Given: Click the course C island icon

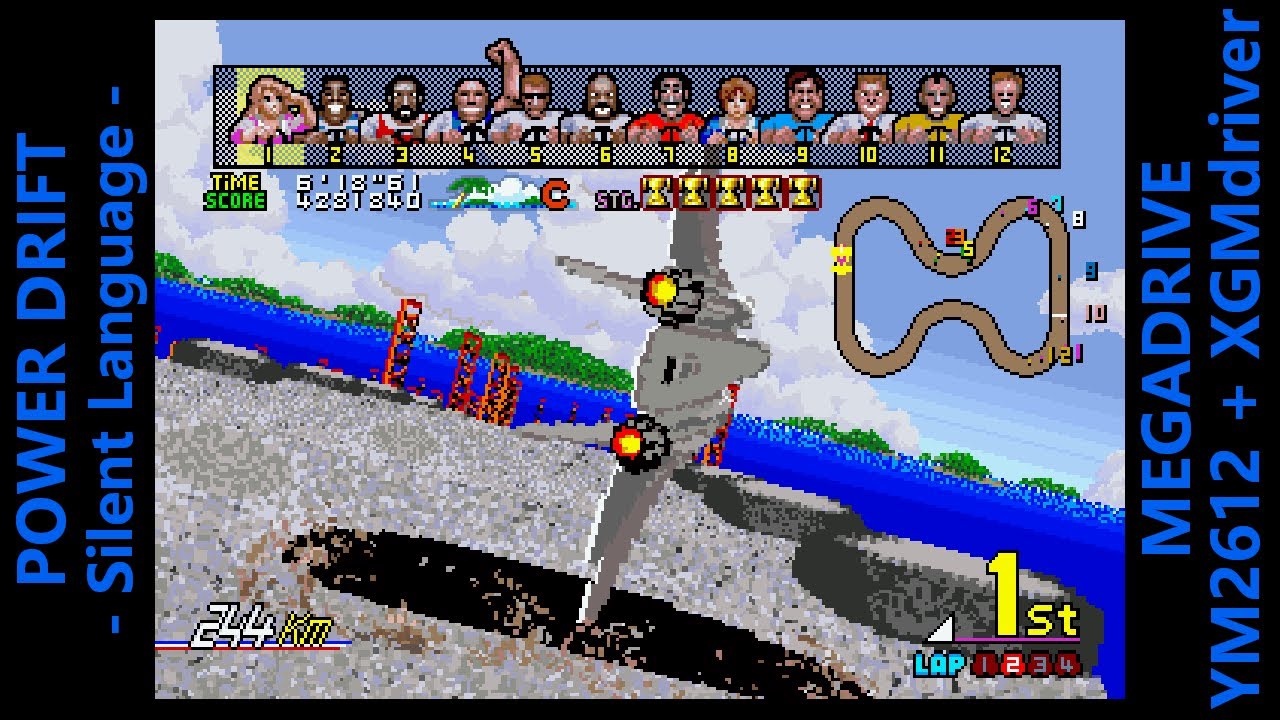Looking at the screenshot, I should [x=510, y=194].
